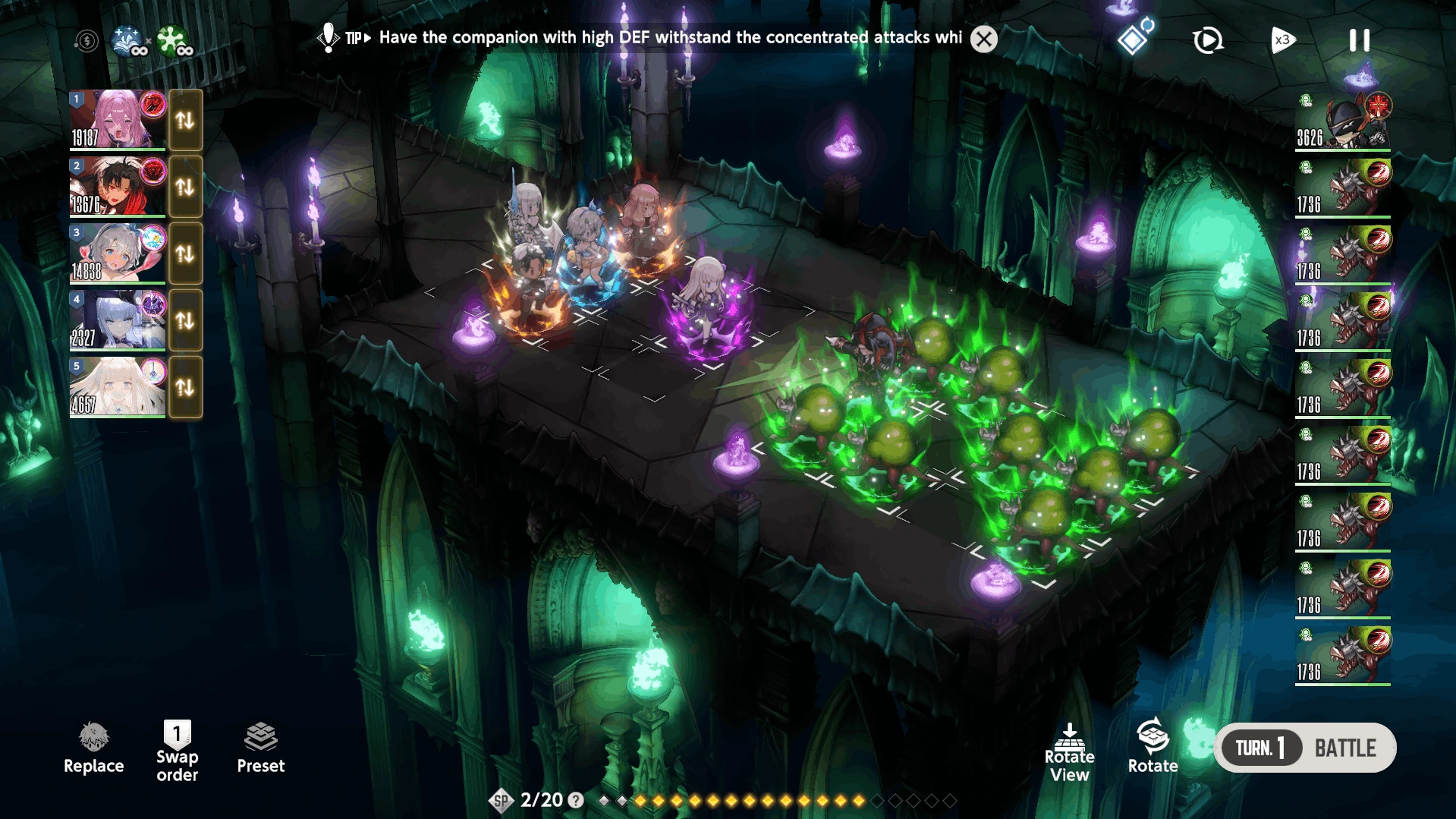Select the pink-haired companion portrait numbered 1
Image resolution: width=1456 pixels, height=819 pixels.
click(118, 119)
